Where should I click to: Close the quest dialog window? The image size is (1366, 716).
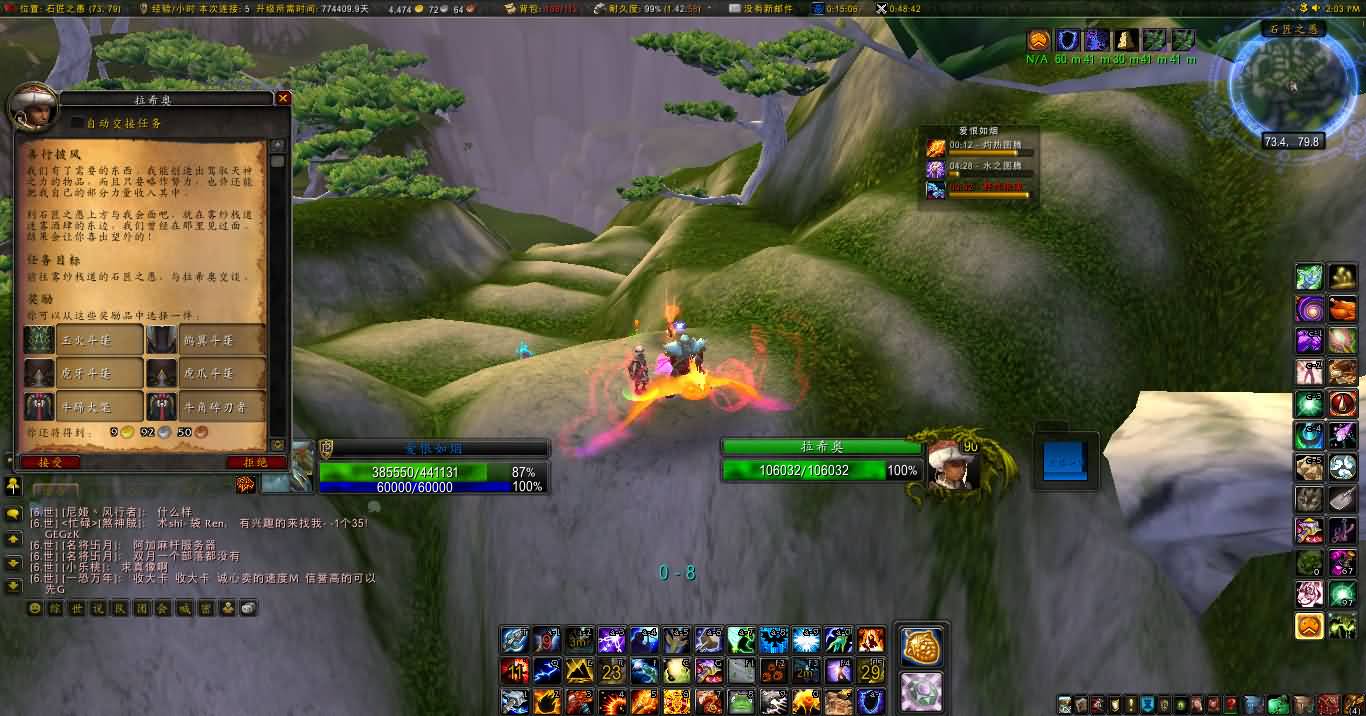(283, 98)
